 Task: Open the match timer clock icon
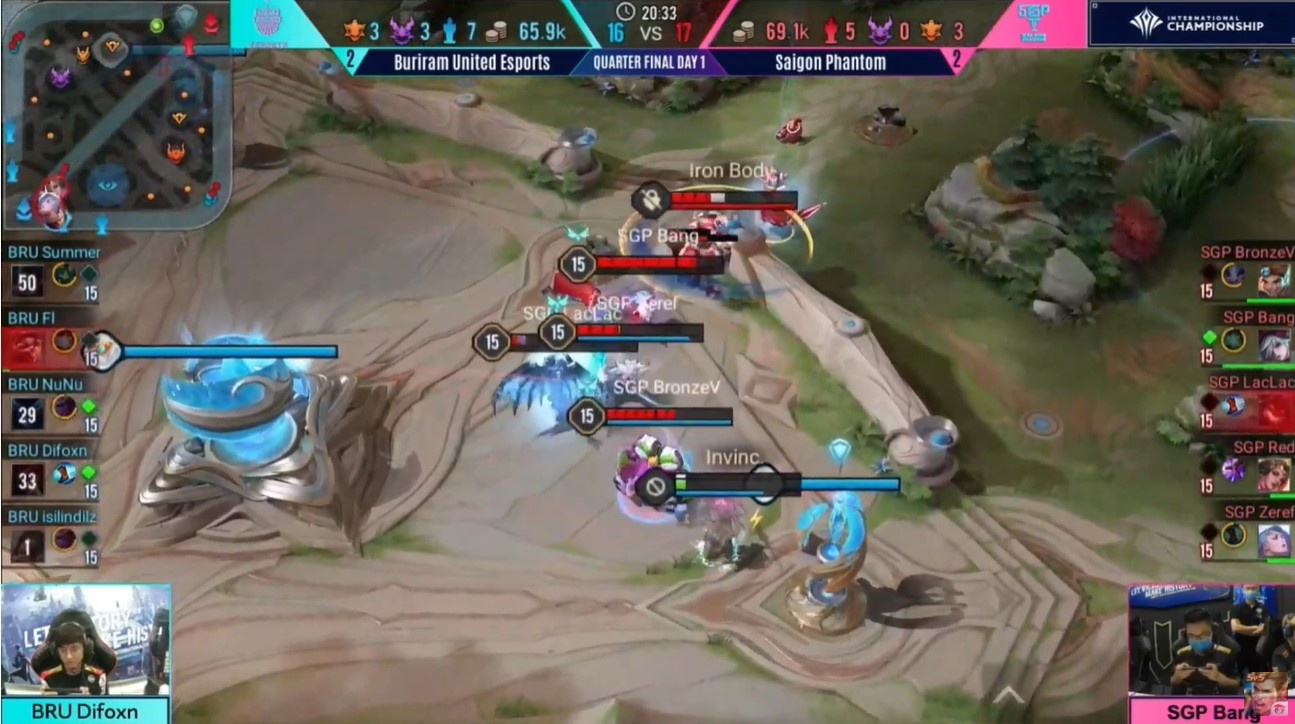click(626, 13)
